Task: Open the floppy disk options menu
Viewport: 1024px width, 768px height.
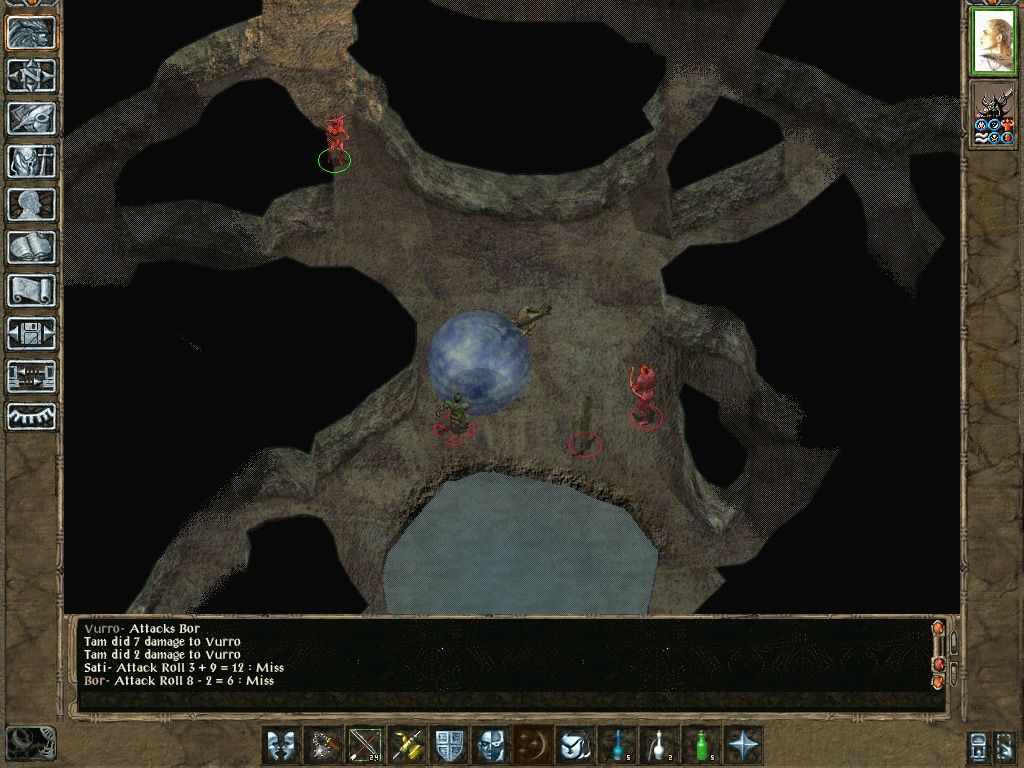Action: 32,333
